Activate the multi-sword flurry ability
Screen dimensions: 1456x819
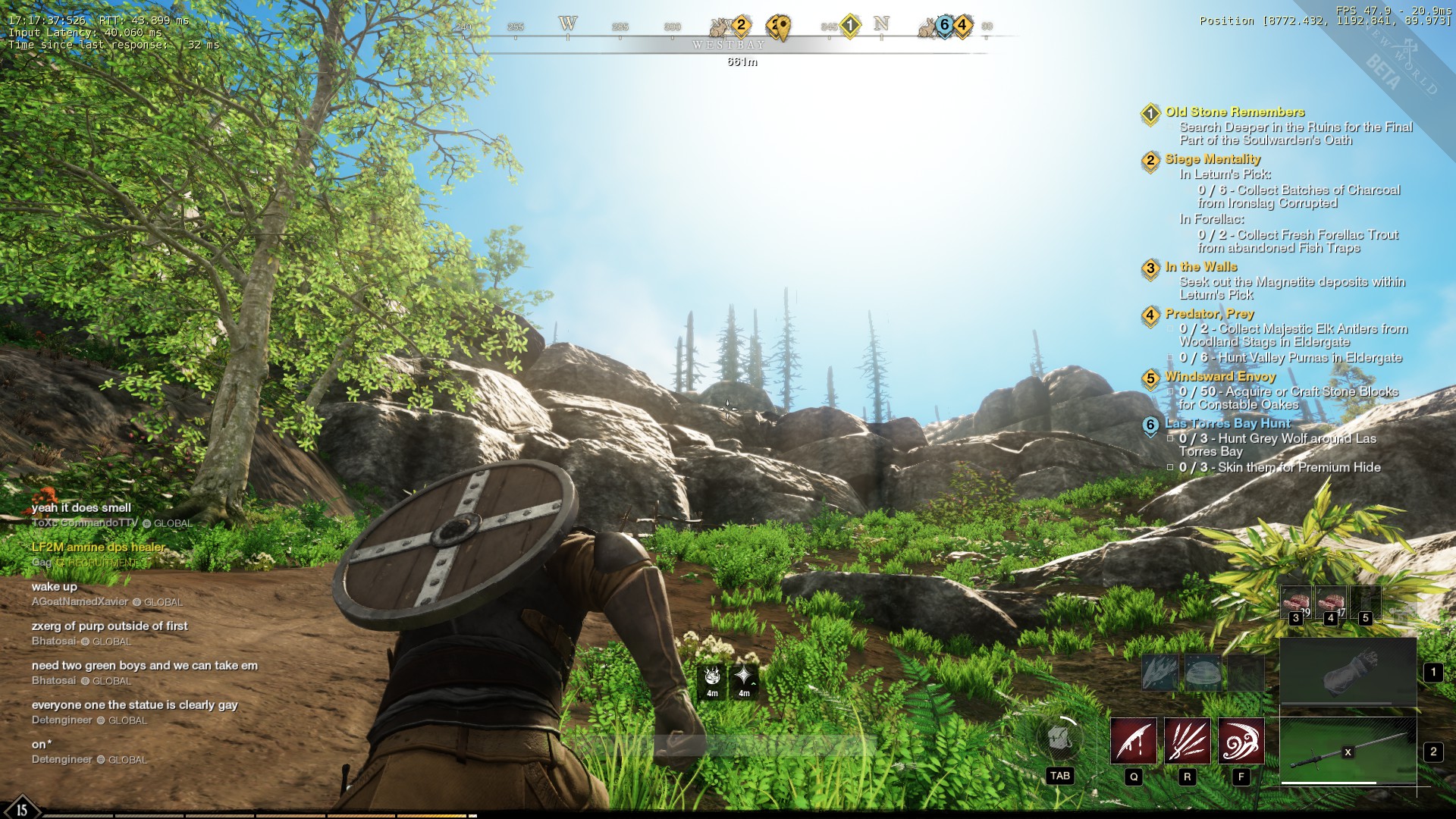[1188, 741]
